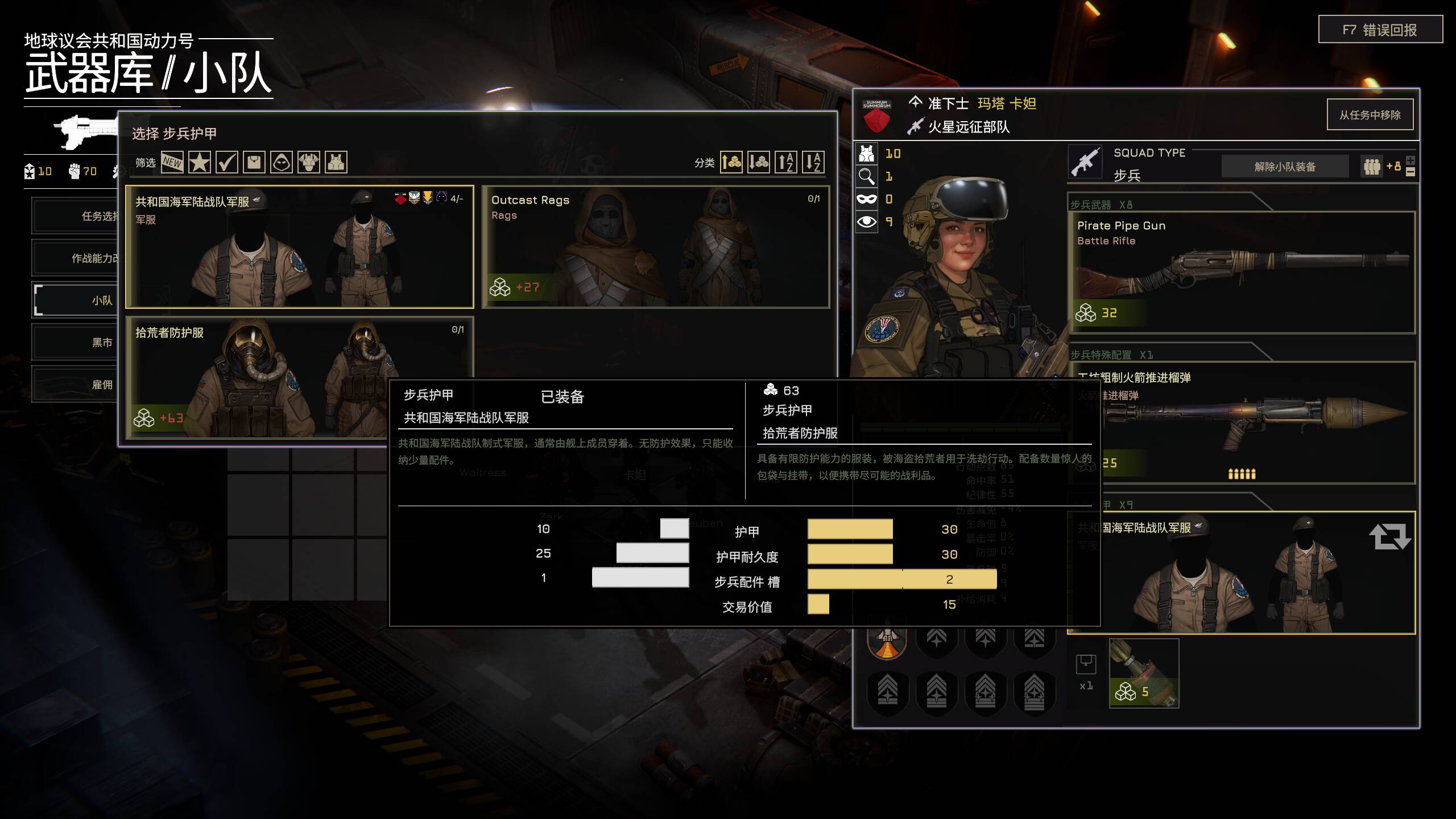Open the F7 错误回报 bug report
Image resolution: width=1456 pixels, height=819 pixels.
pos(1380,30)
